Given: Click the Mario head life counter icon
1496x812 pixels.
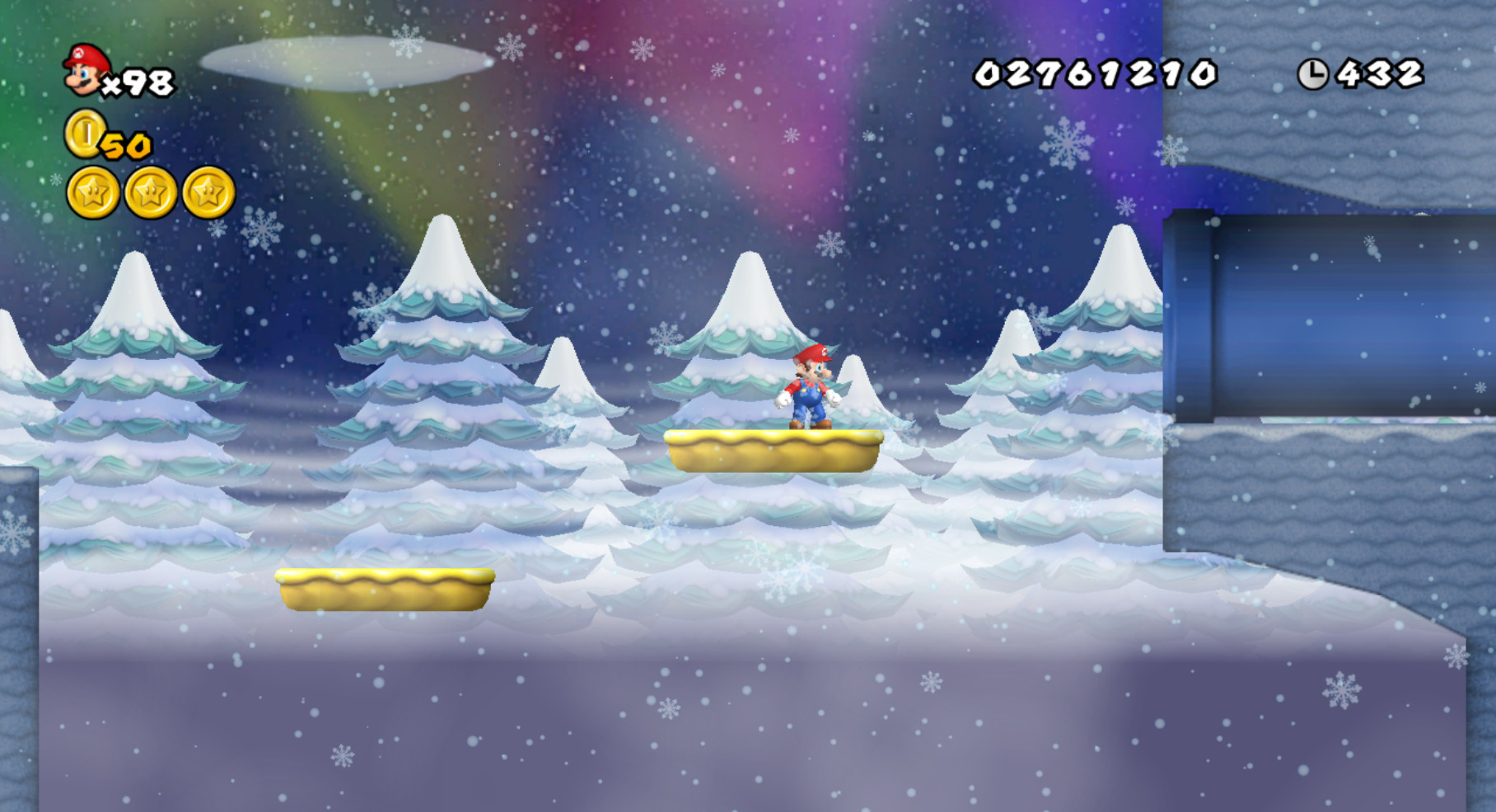Looking at the screenshot, I should (82, 72).
